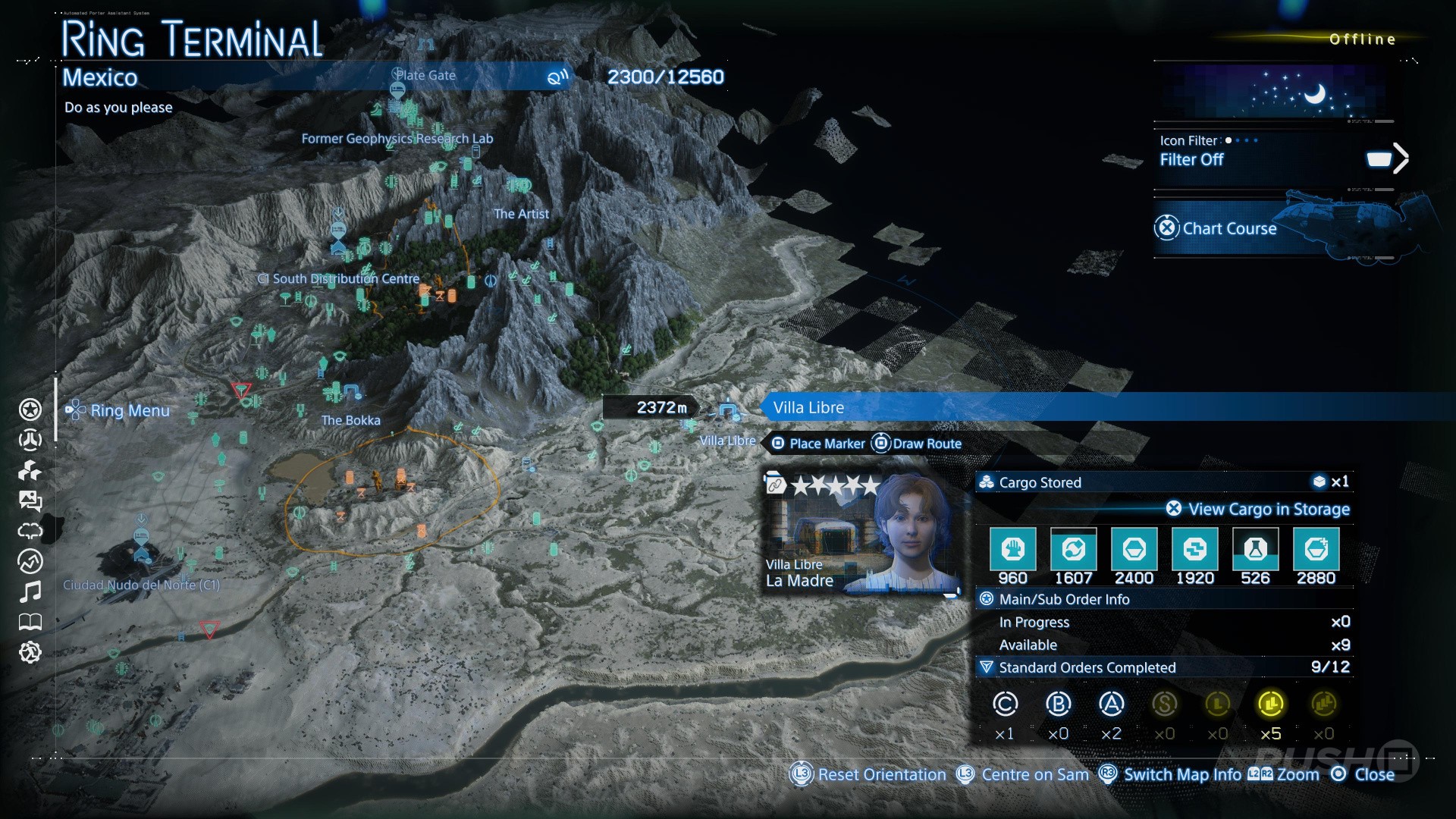The image size is (1456, 819).
Task: Choose the three-cubes cargo icon in sidebar
Action: [30, 471]
